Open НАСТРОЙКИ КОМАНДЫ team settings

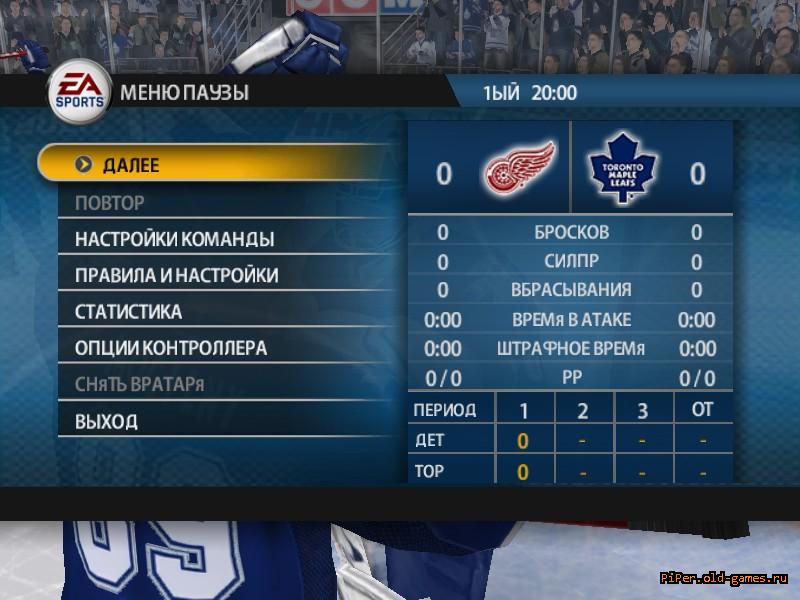pos(174,240)
